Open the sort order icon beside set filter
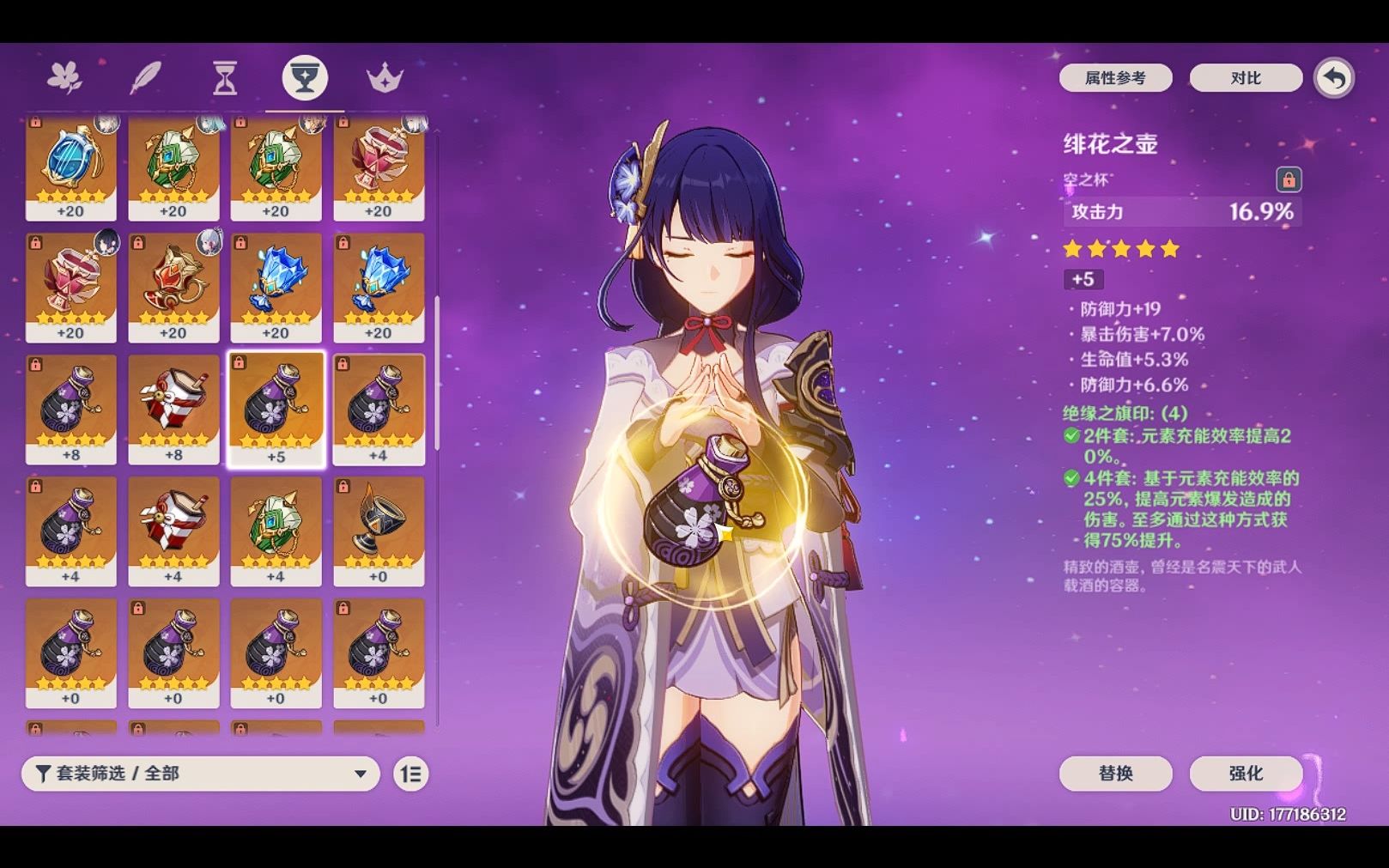The image size is (1389, 868). click(x=409, y=774)
